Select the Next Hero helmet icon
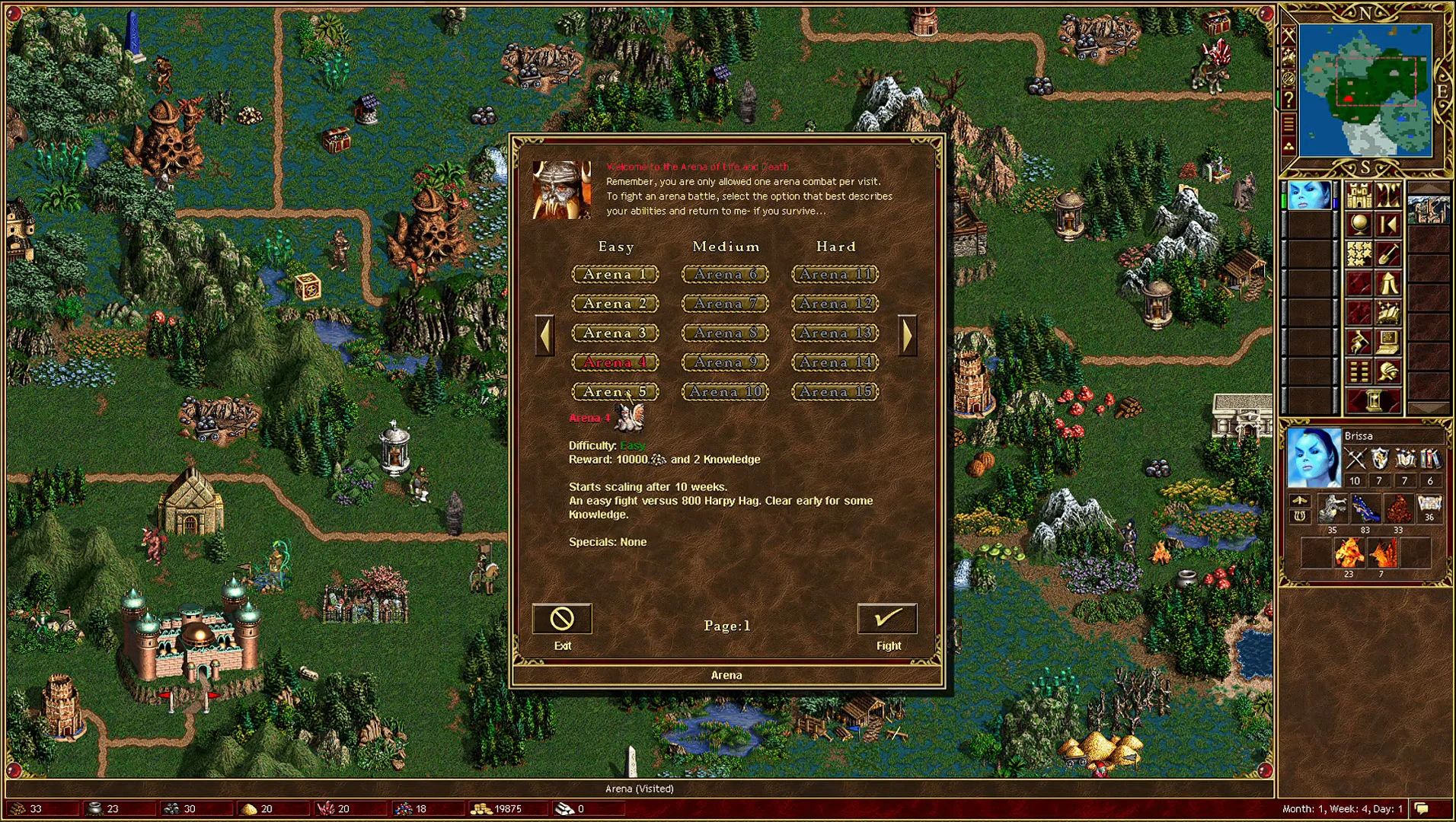 (1388, 371)
